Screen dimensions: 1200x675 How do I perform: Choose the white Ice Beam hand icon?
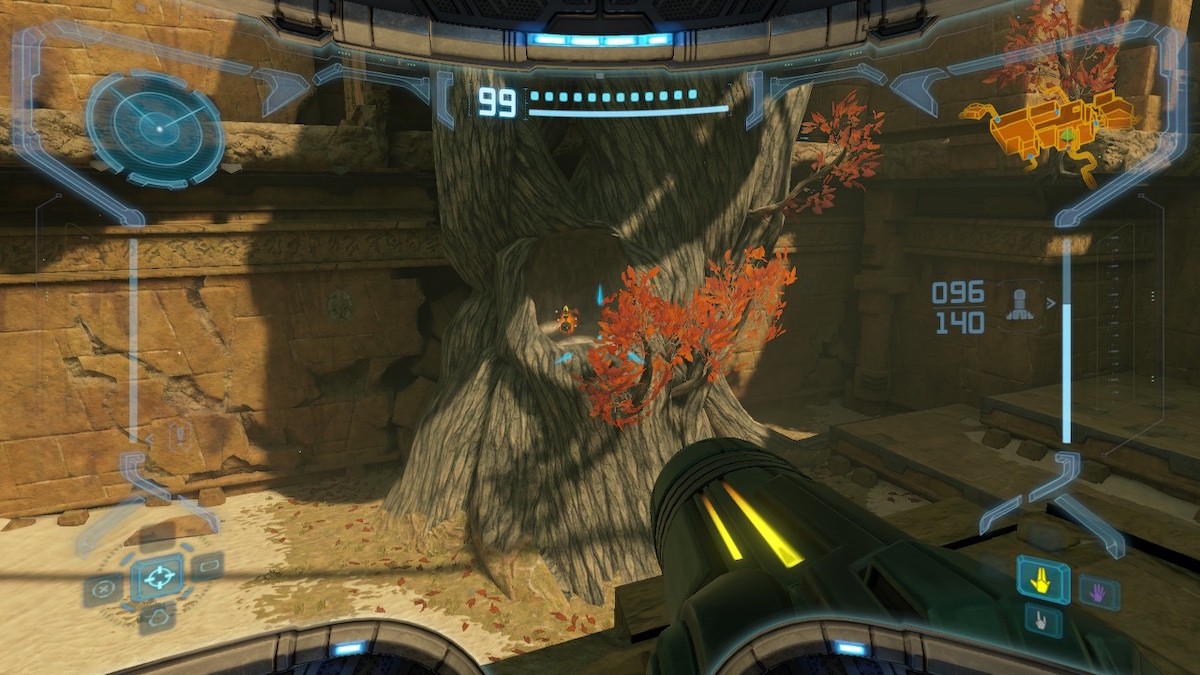[x=1043, y=621]
